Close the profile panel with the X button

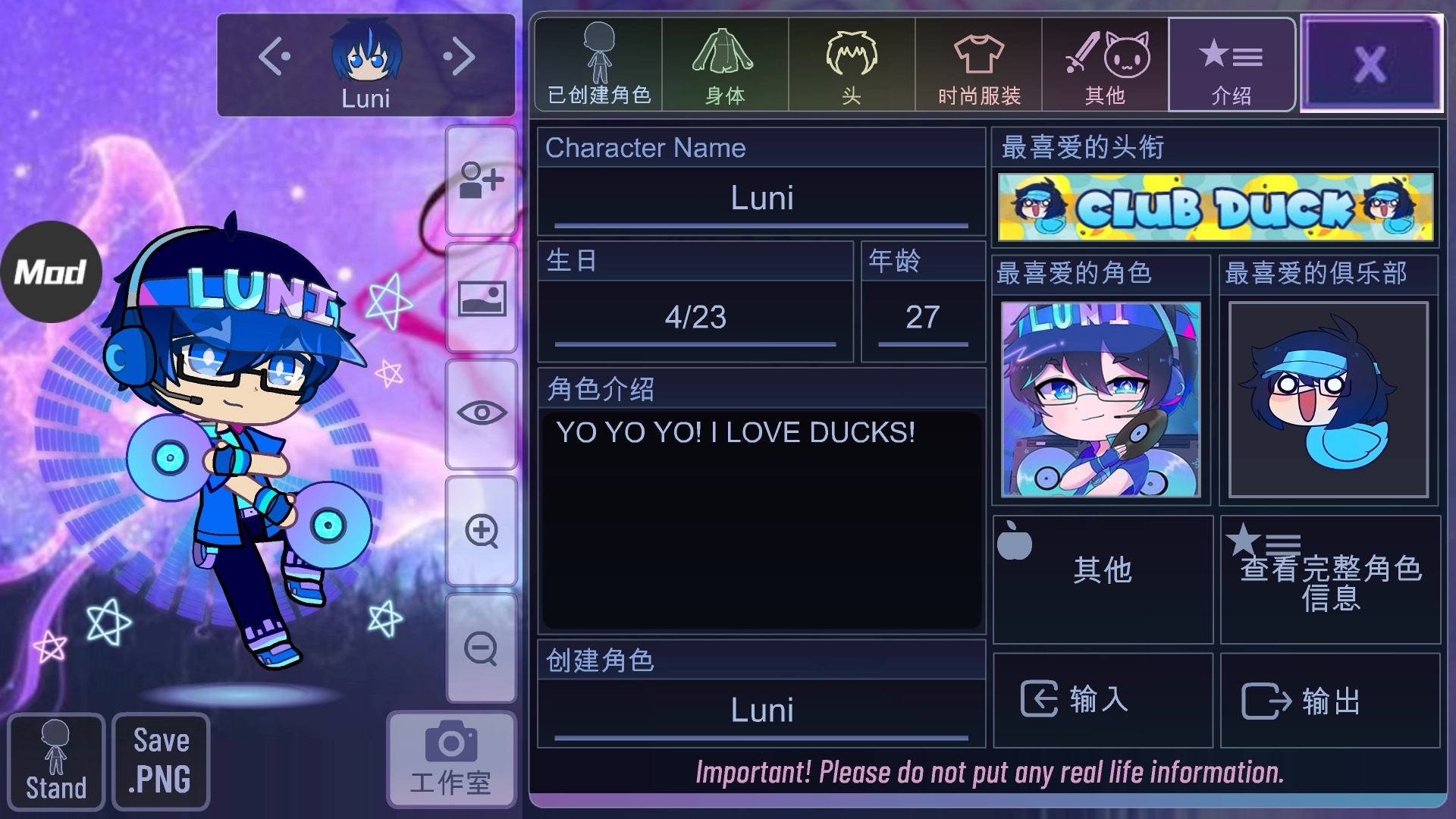pos(1370,64)
